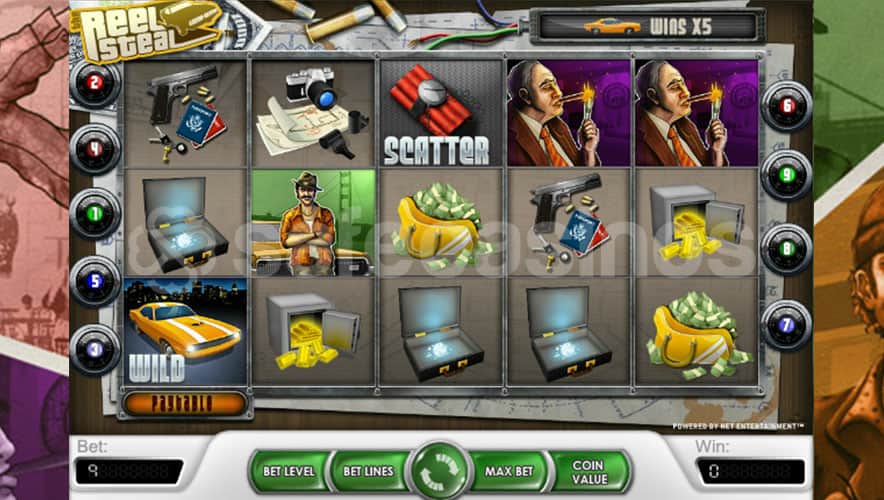Choose payline number 4 marker
Viewport: 884px width, 500px height.
coord(95,149)
